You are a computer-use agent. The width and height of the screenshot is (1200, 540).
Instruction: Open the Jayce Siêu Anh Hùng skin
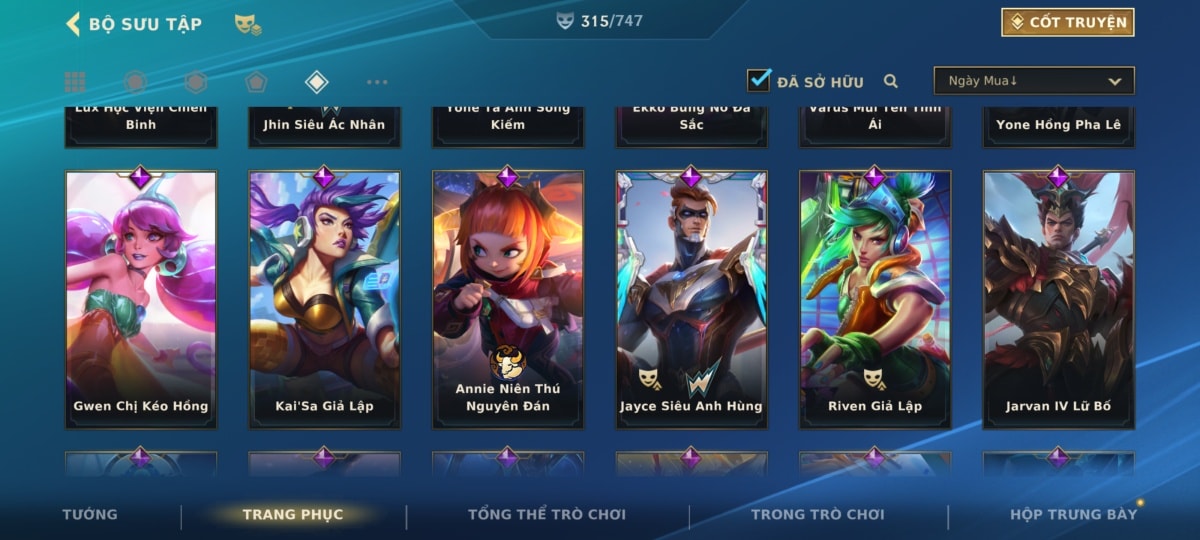(x=691, y=299)
